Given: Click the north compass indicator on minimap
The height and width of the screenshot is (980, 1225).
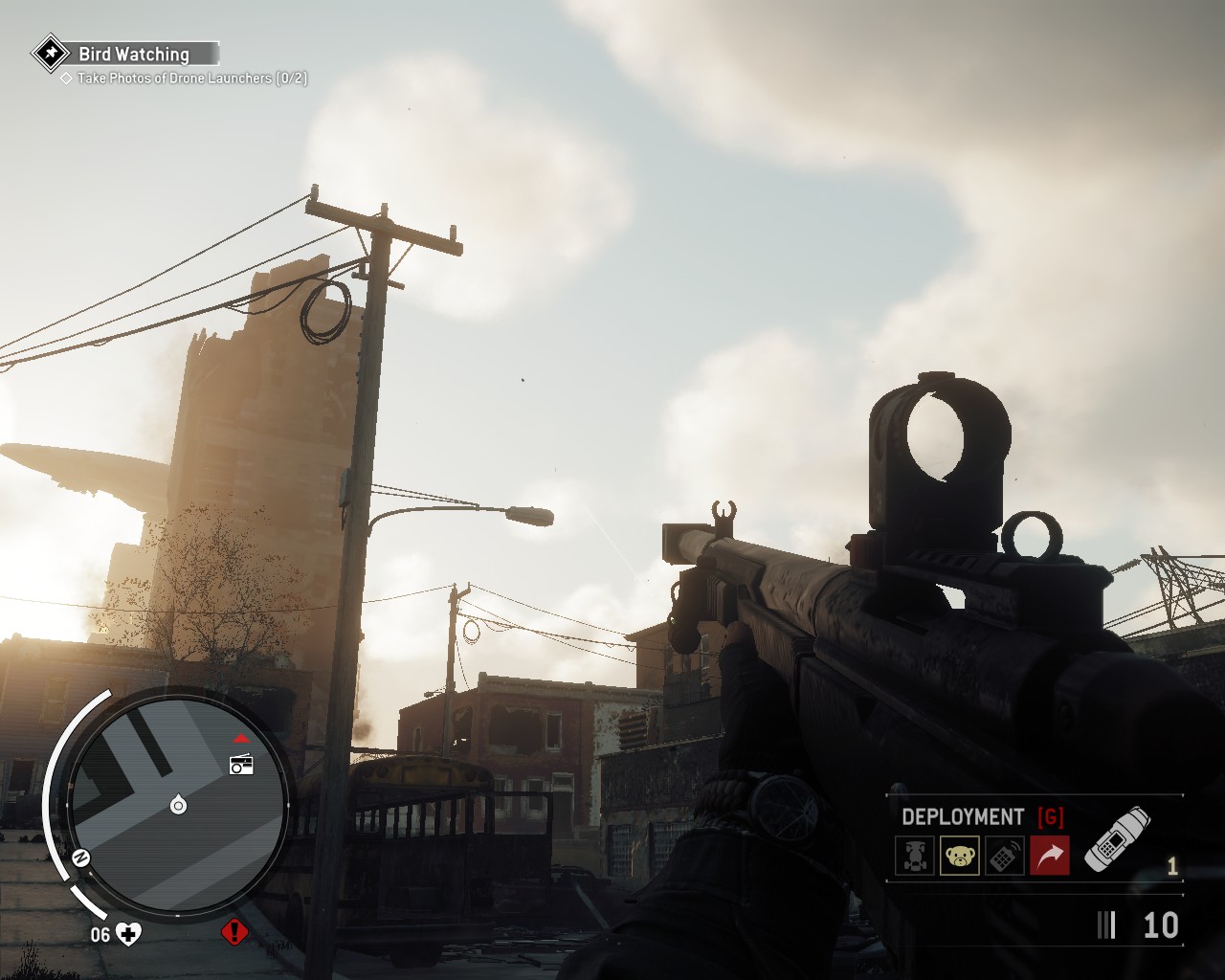Looking at the screenshot, I should click(x=81, y=857).
